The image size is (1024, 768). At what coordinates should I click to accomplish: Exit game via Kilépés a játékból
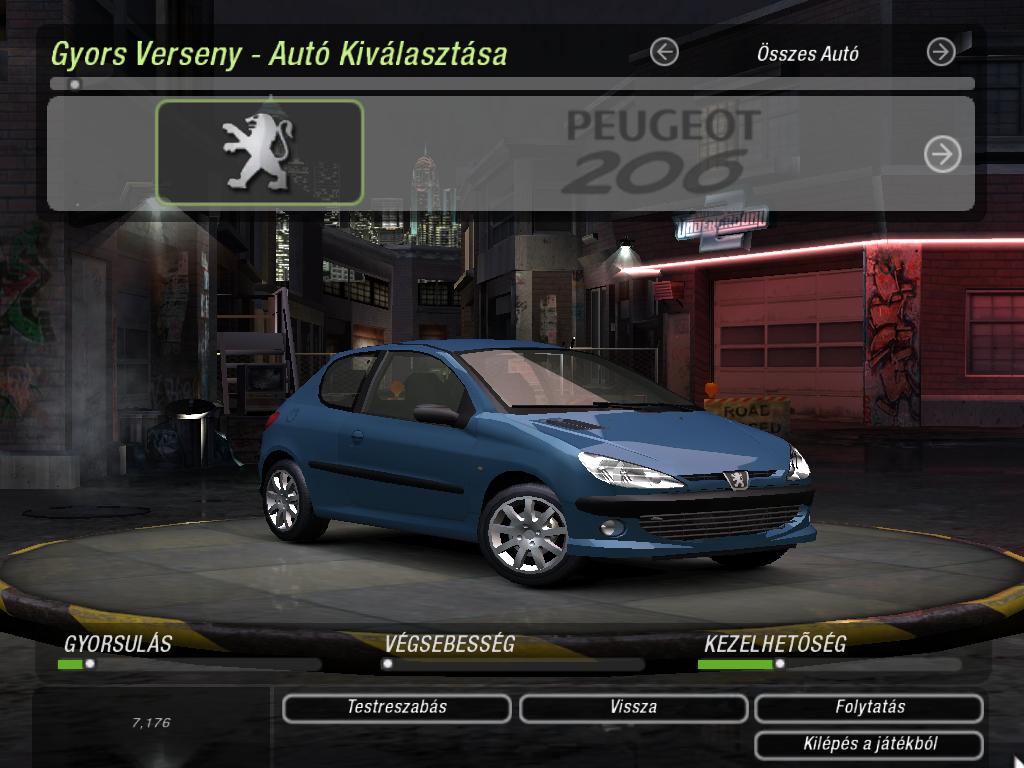[869, 744]
